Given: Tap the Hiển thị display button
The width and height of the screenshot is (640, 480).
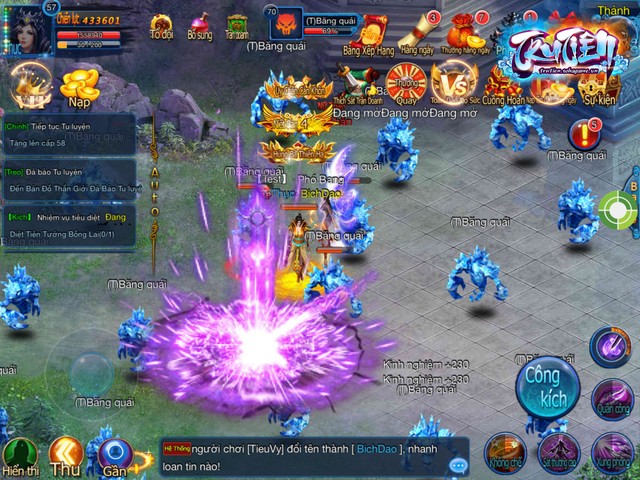Looking at the screenshot, I should click(20, 456).
